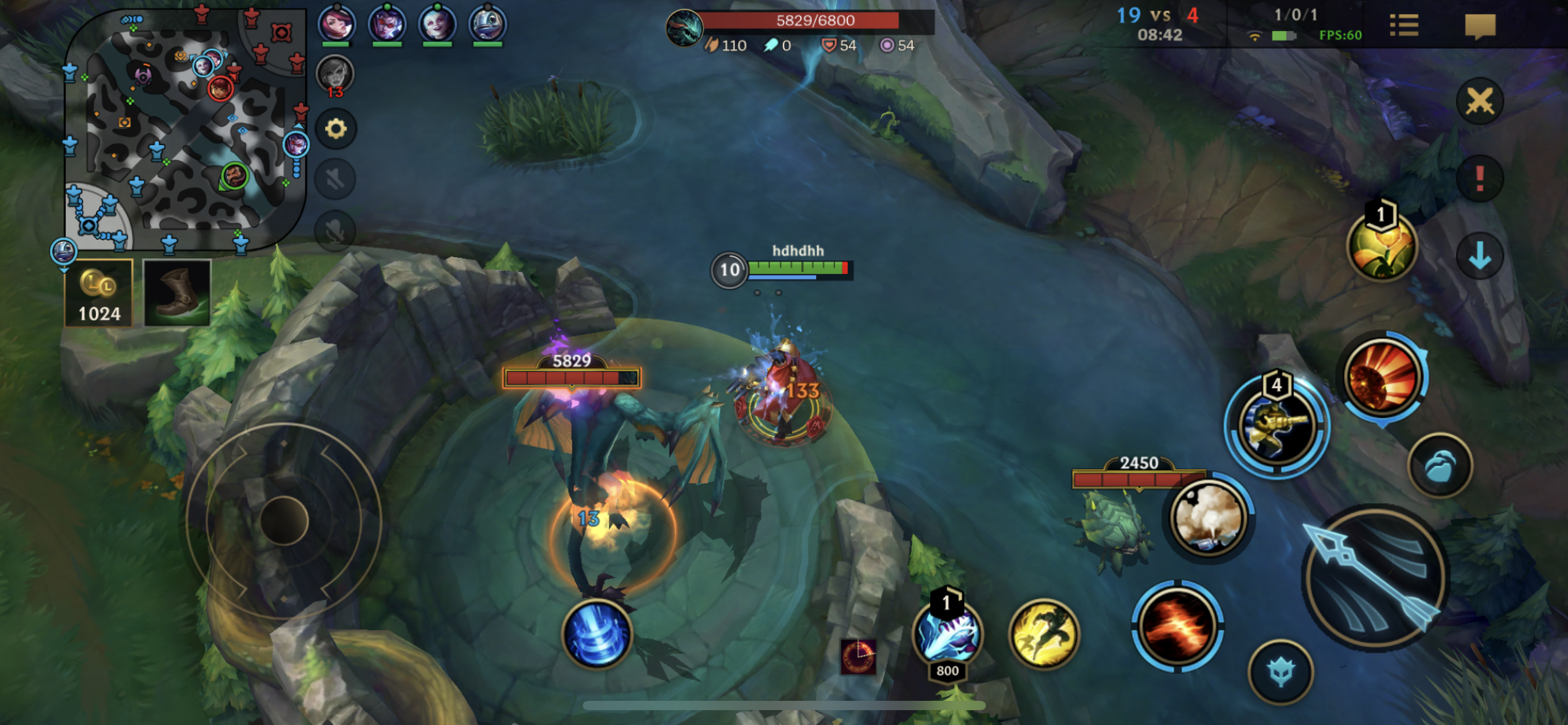Select the Fizz ally portrait
The height and width of the screenshot is (725, 1568).
pos(487,25)
